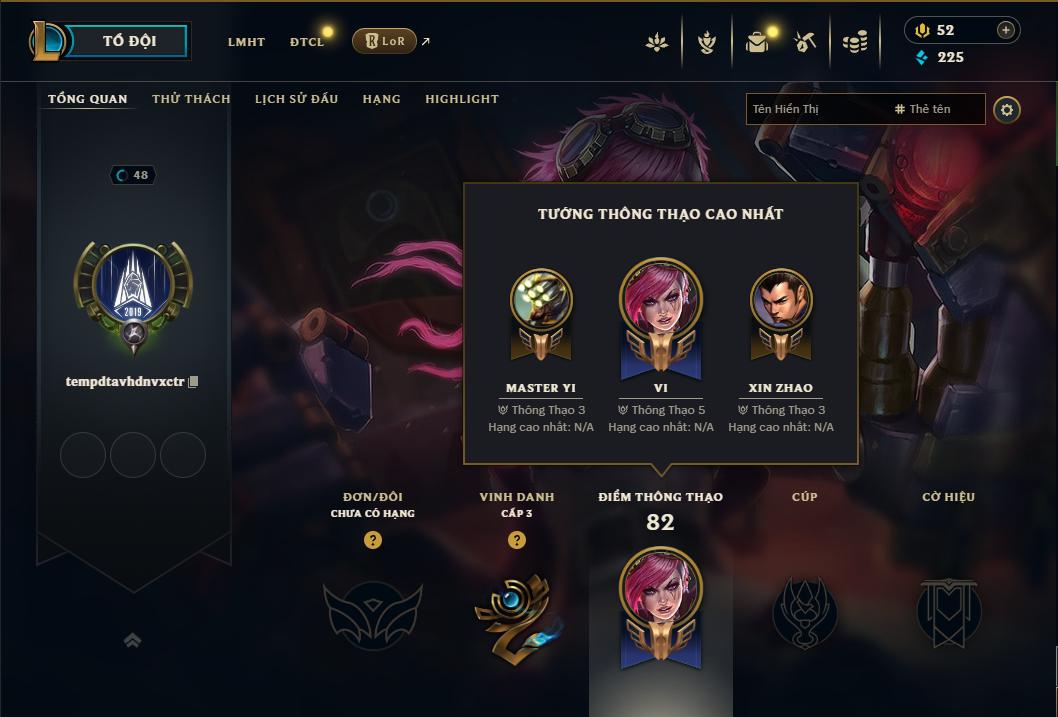Select the HẠNG tab
The image size is (1058, 717).
pyautogui.click(x=381, y=99)
